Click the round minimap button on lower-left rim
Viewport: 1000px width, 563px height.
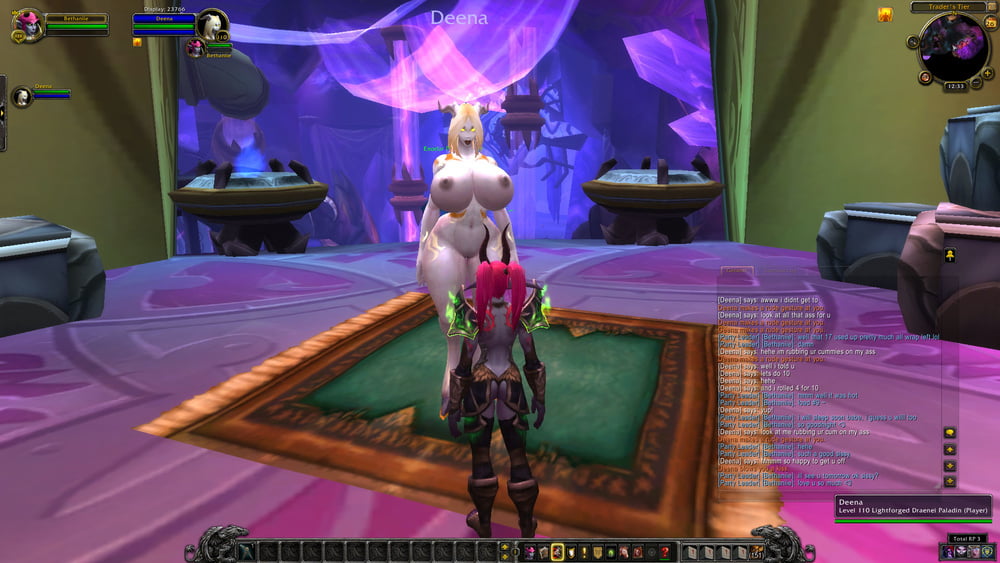click(925, 77)
